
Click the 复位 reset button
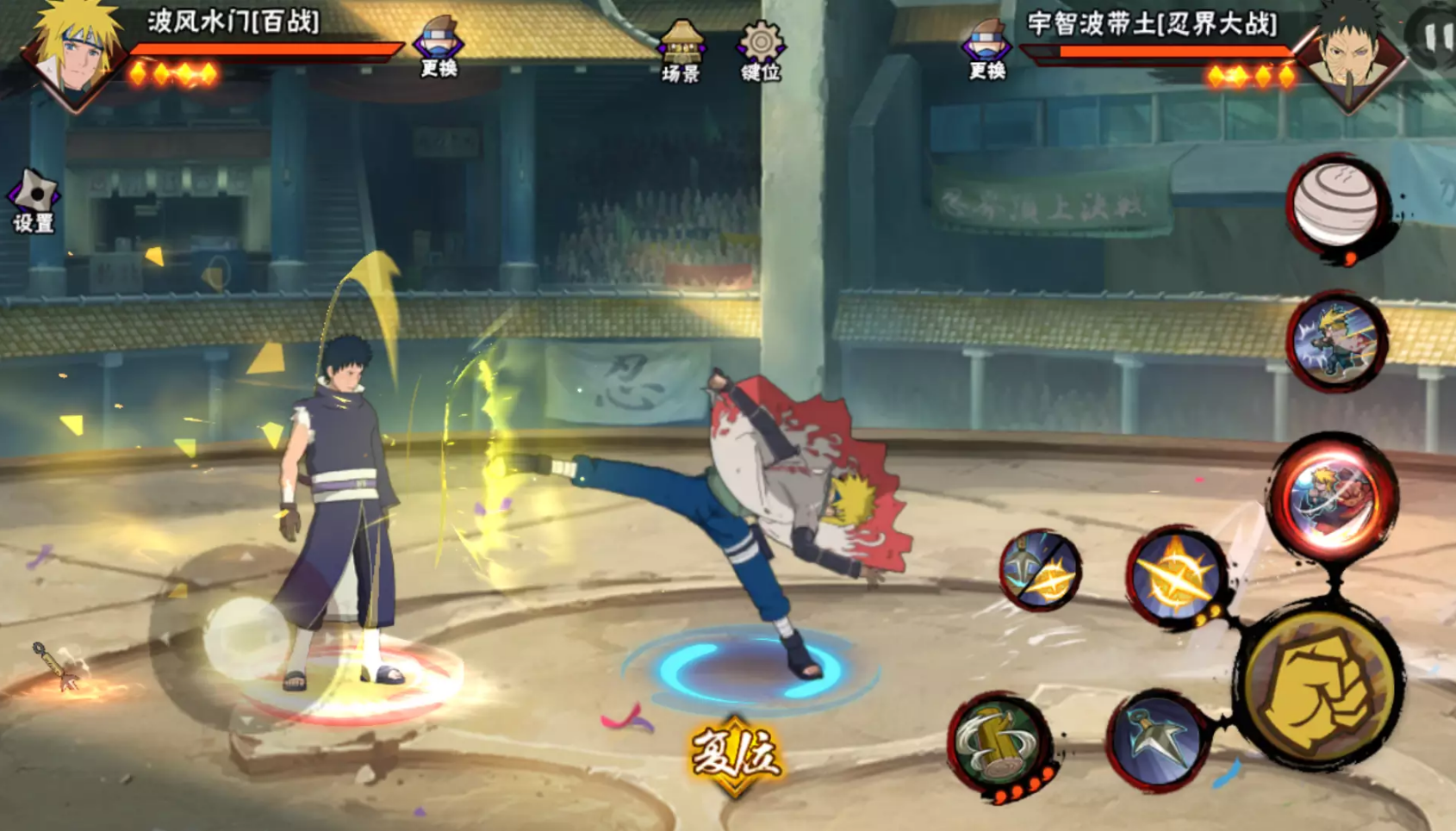(x=735, y=755)
